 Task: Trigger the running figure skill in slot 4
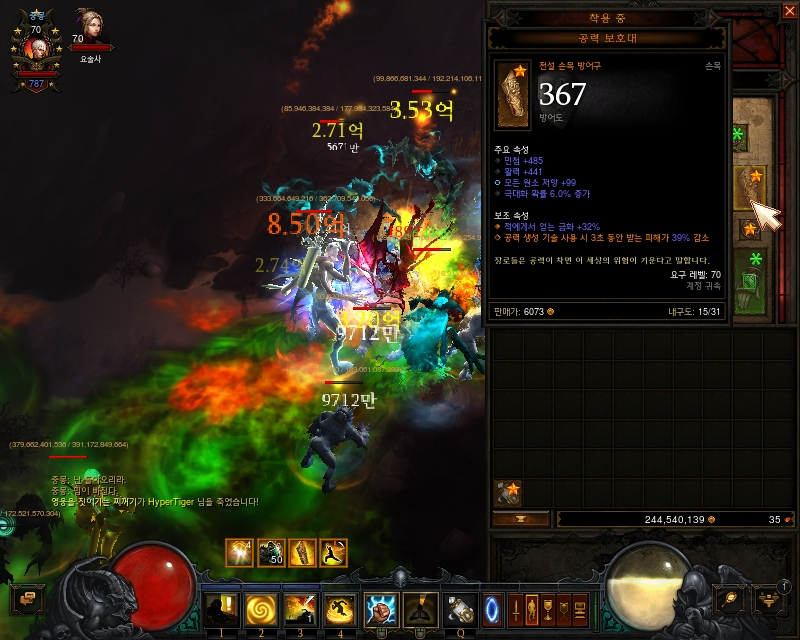click(339, 607)
